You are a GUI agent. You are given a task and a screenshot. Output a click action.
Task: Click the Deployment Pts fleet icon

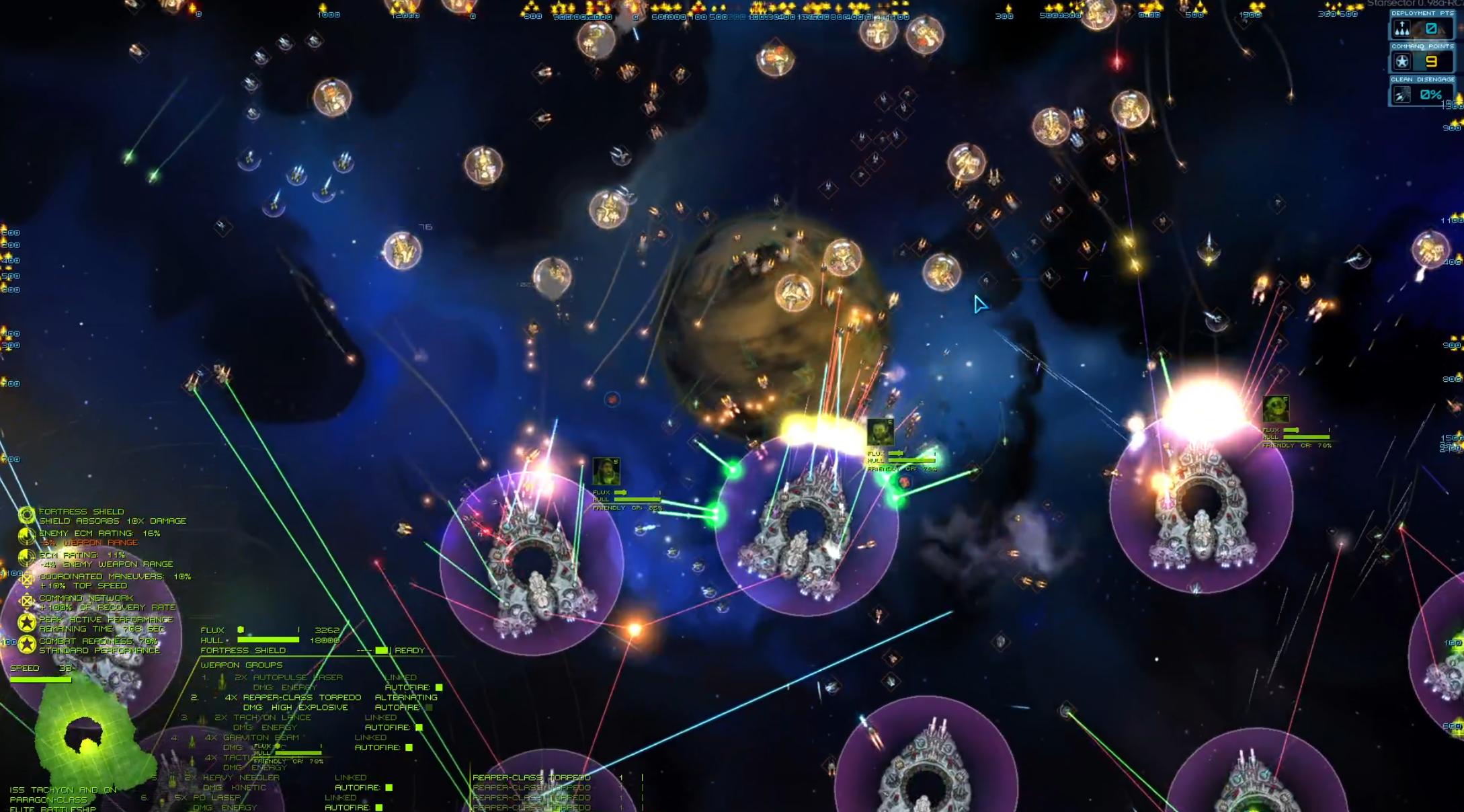point(1402,29)
